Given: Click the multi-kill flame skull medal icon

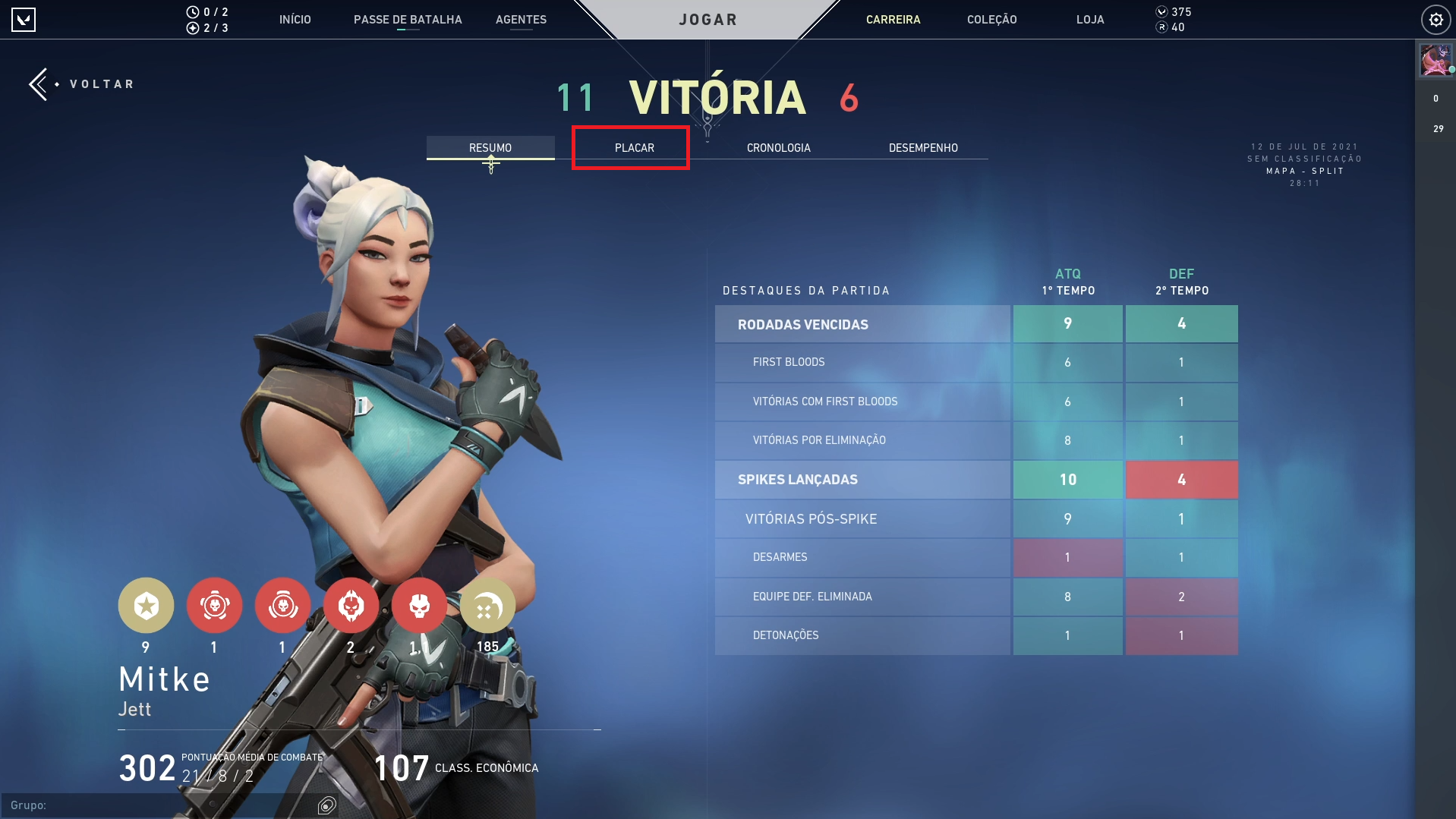Looking at the screenshot, I should (351, 605).
